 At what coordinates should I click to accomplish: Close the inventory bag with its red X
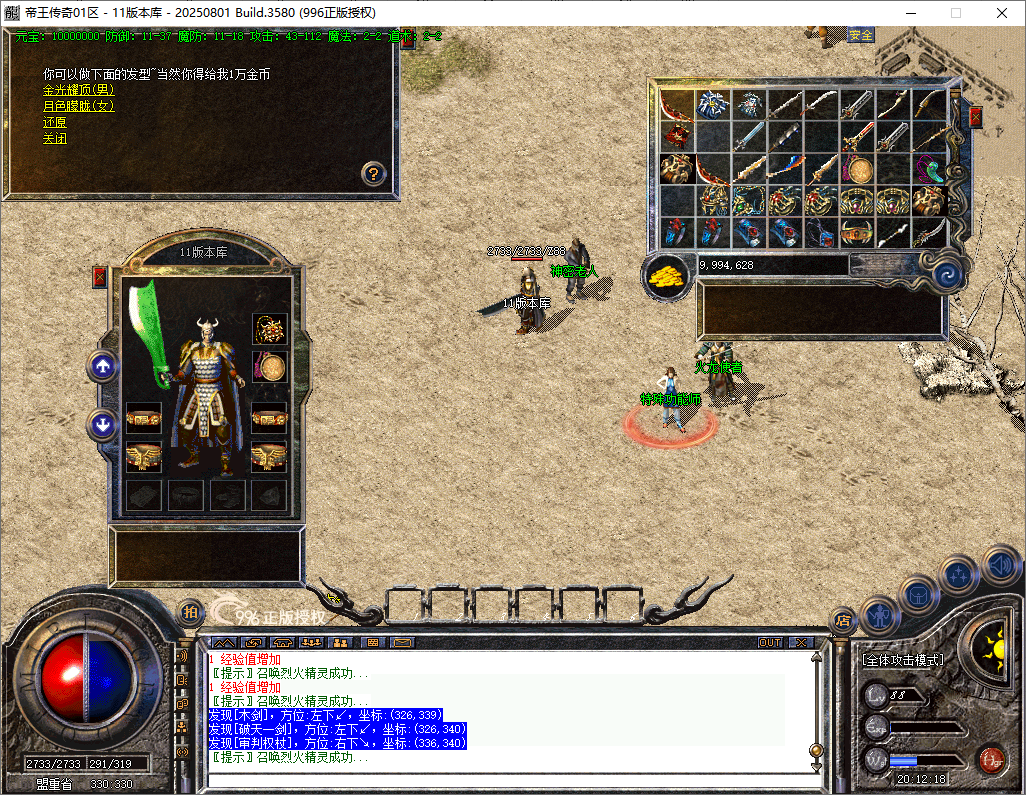pos(975,117)
